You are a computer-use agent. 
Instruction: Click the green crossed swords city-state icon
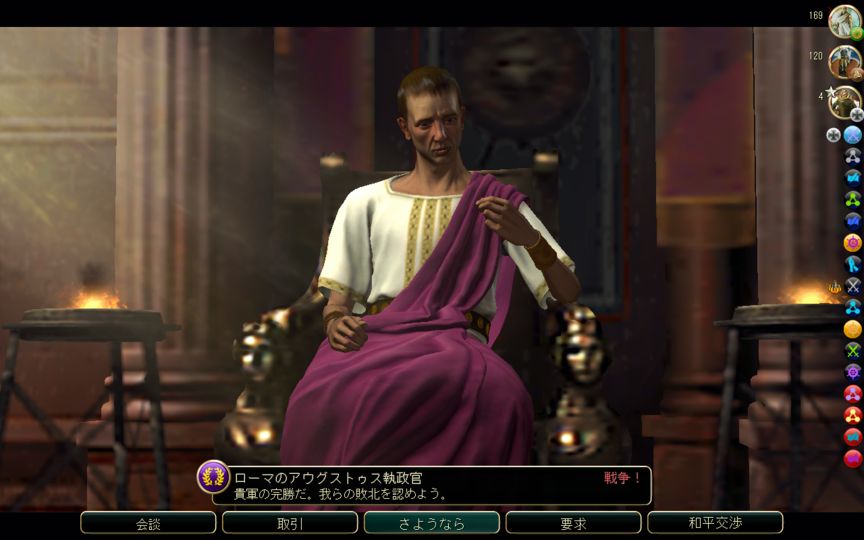pos(852,350)
